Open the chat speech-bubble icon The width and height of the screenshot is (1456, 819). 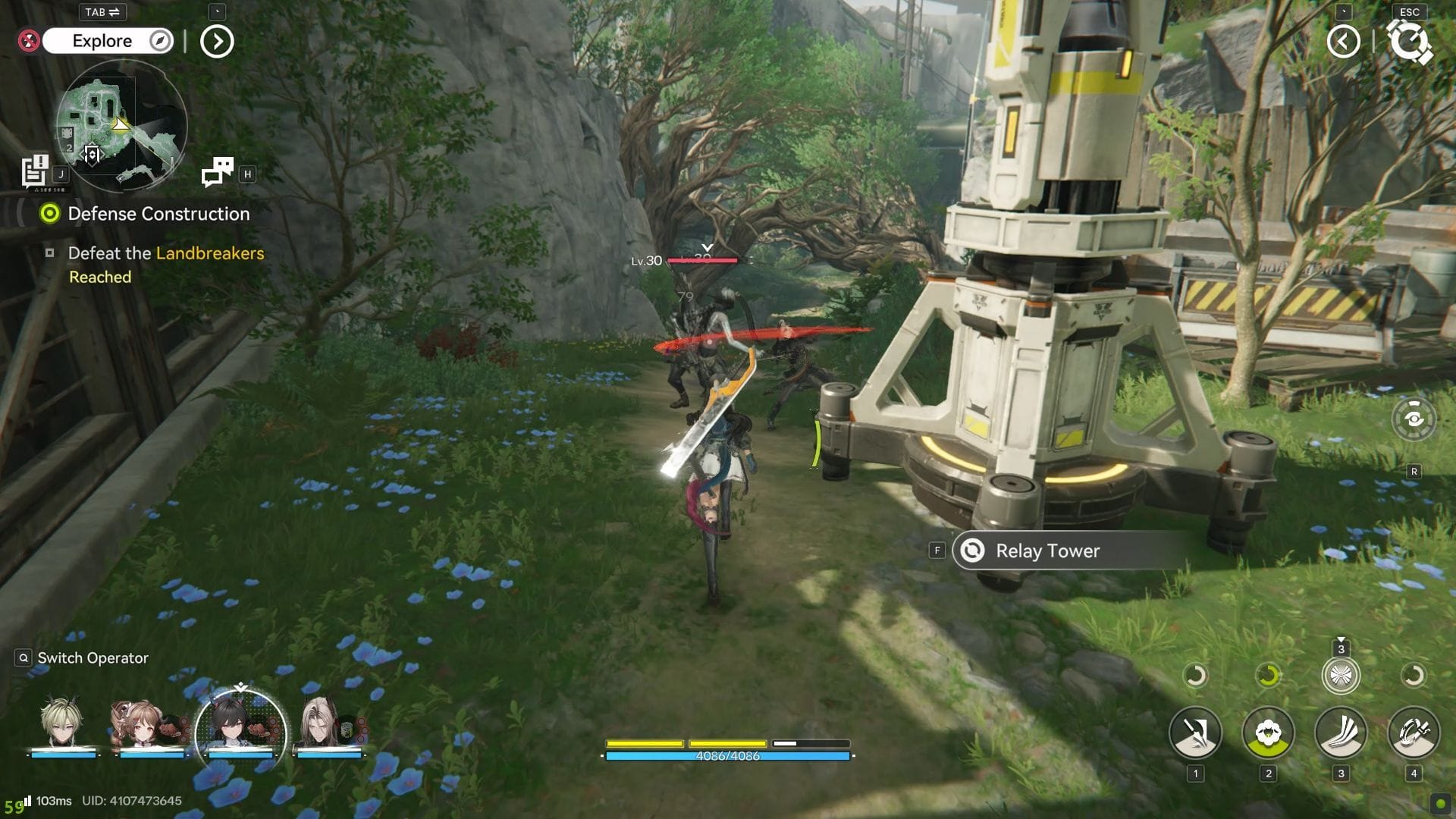tap(218, 172)
